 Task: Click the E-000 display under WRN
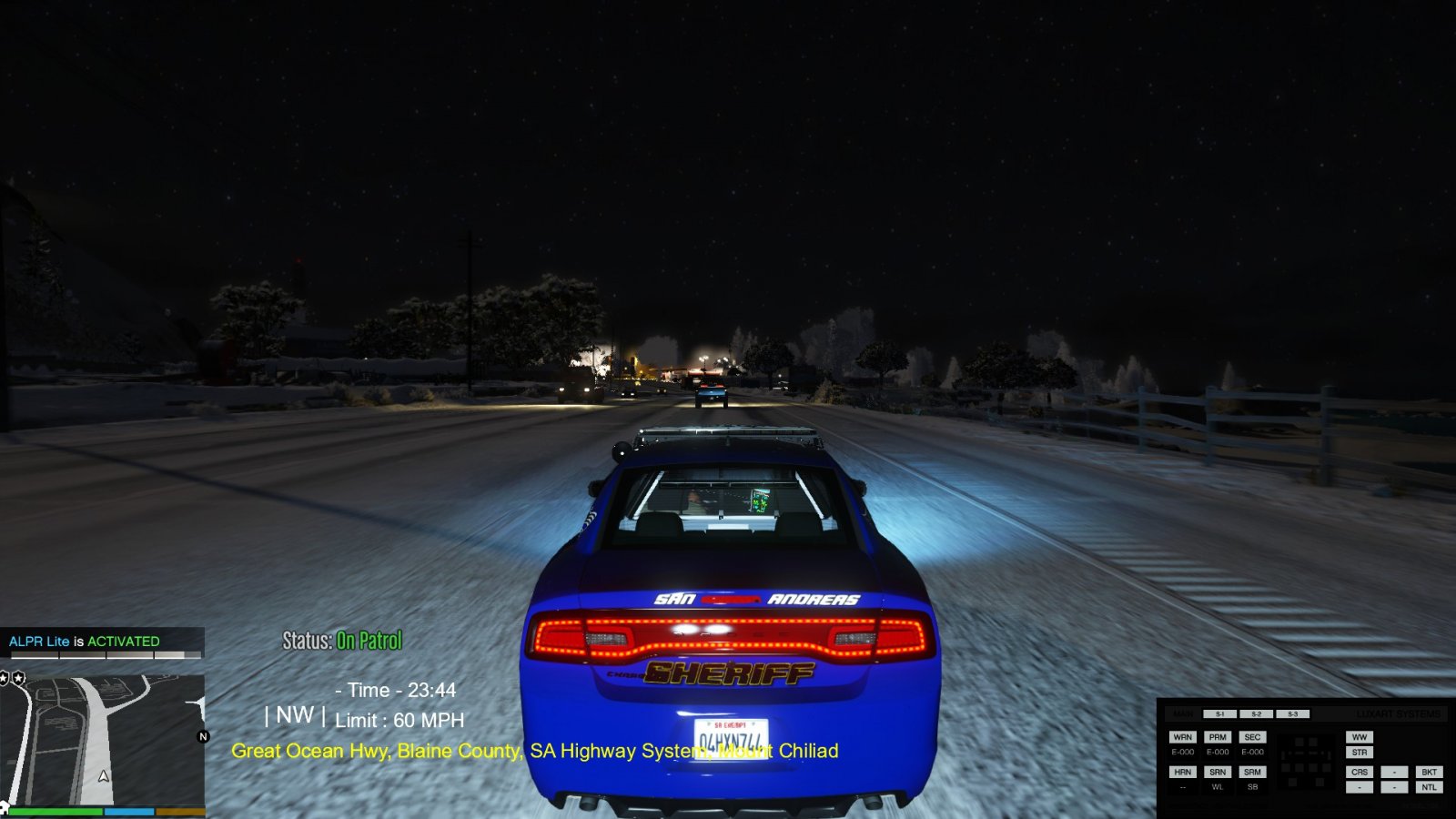tap(1183, 753)
